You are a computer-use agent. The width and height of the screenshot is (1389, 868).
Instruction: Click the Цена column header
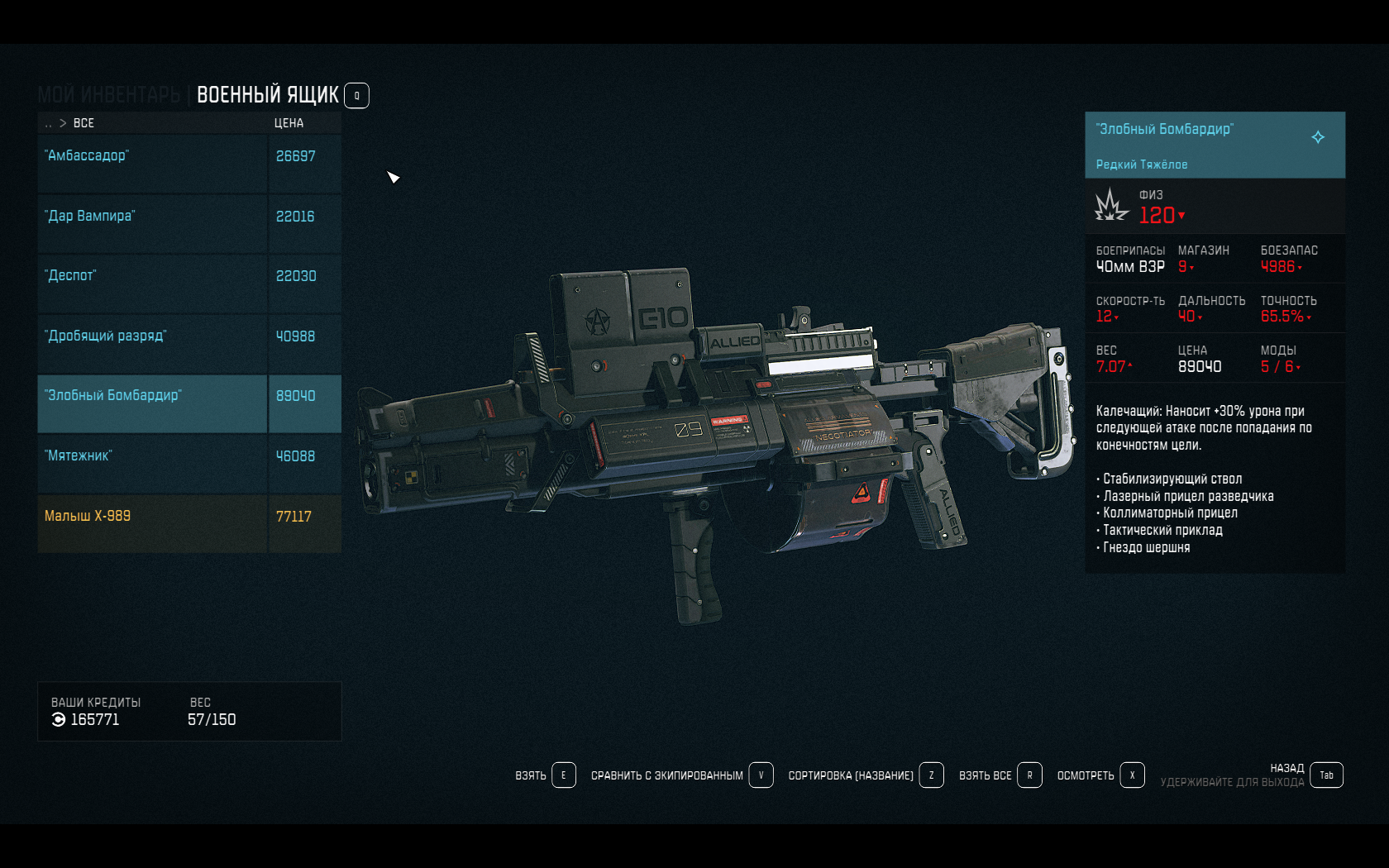(289, 123)
